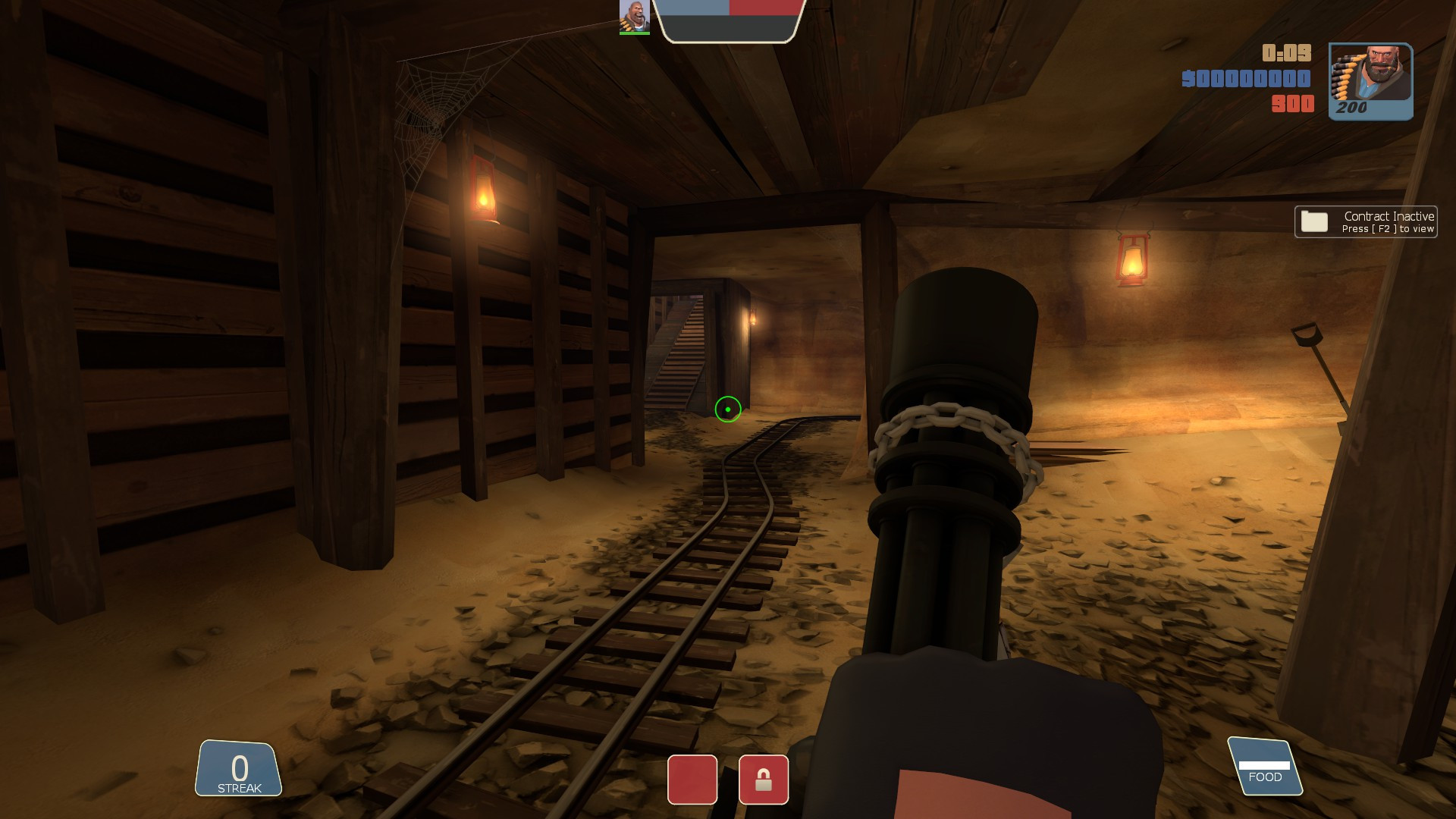Click the FOOD meter icon
This screenshot has height=819, width=1456.
coord(1265,766)
